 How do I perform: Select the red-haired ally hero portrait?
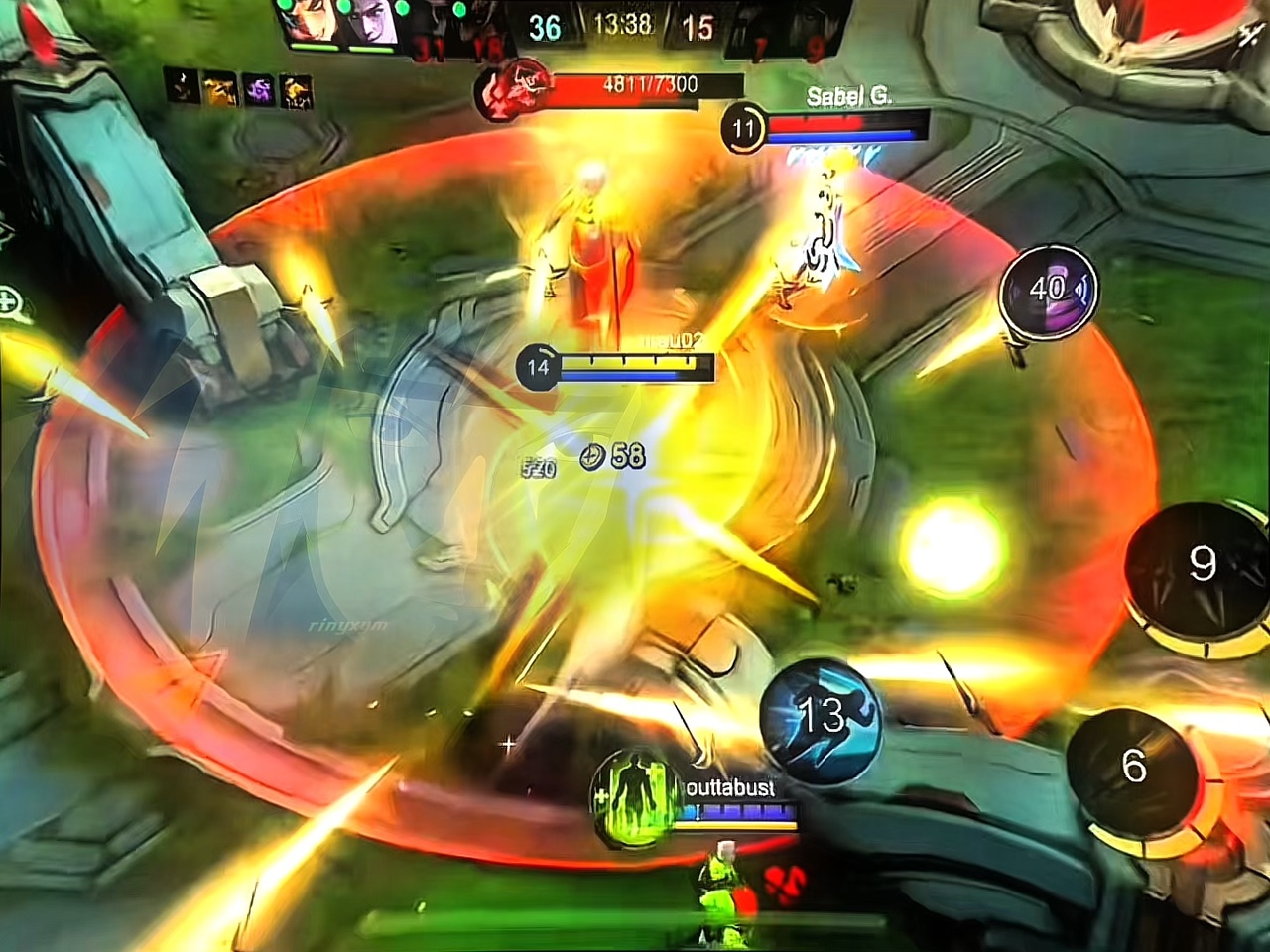point(310,22)
